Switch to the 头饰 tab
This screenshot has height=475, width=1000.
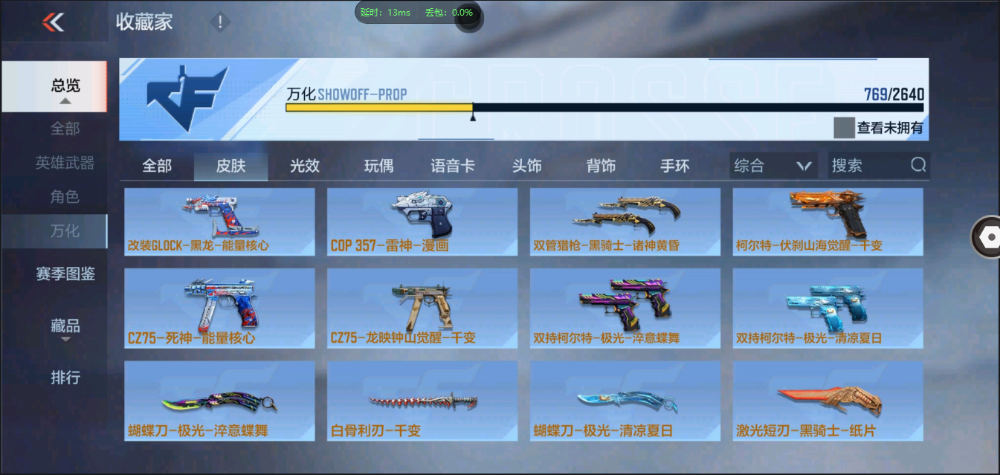pyautogui.click(x=526, y=166)
